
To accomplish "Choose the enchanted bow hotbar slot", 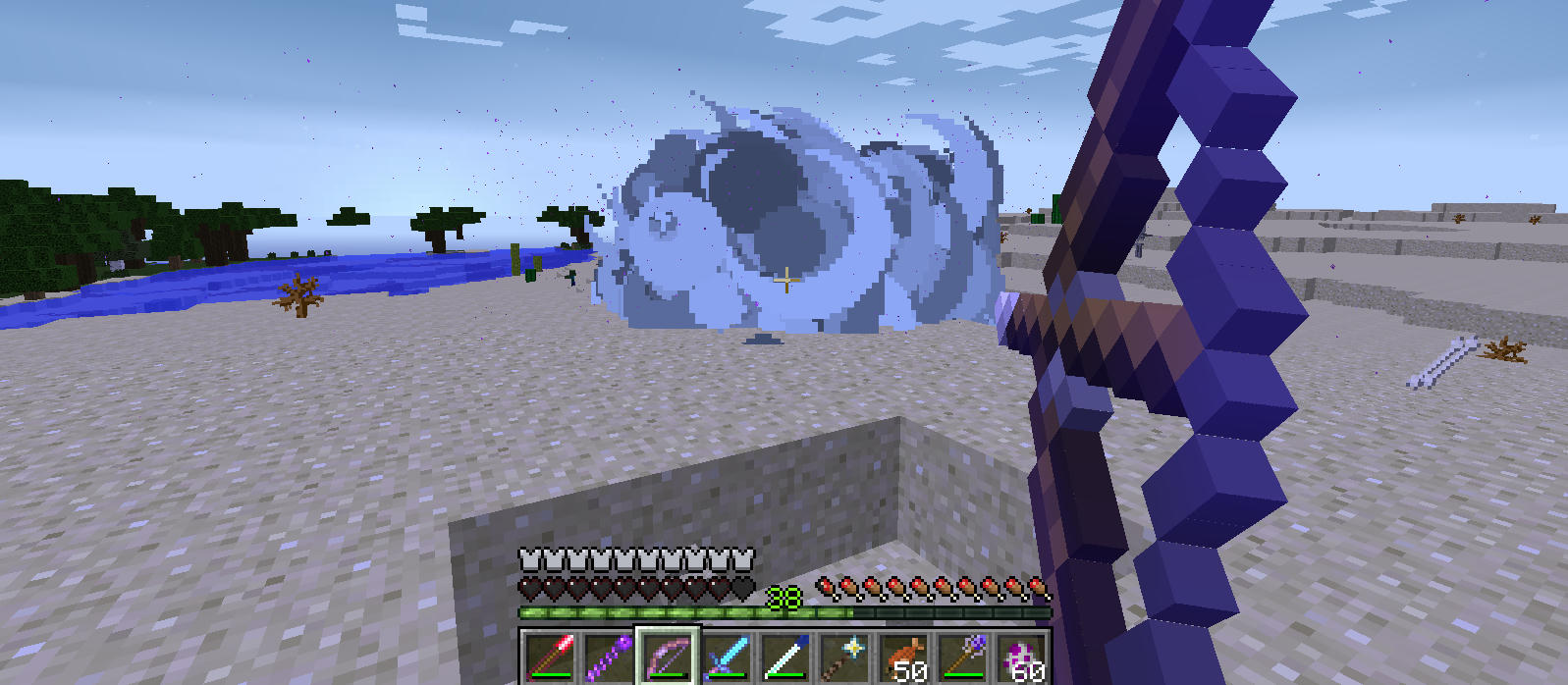I will (x=668, y=657).
